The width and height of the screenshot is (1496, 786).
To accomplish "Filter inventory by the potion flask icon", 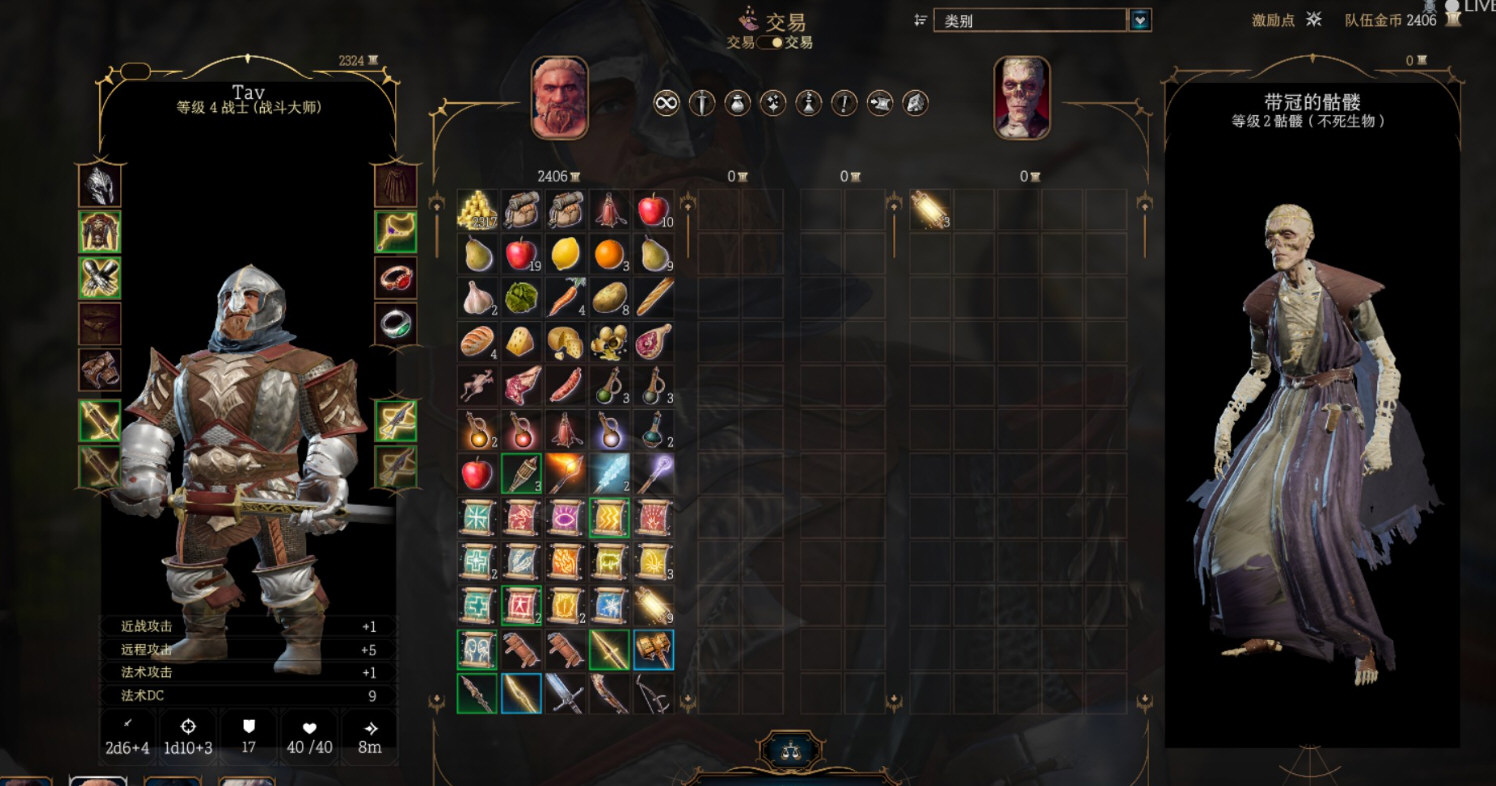I will click(737, 102).
